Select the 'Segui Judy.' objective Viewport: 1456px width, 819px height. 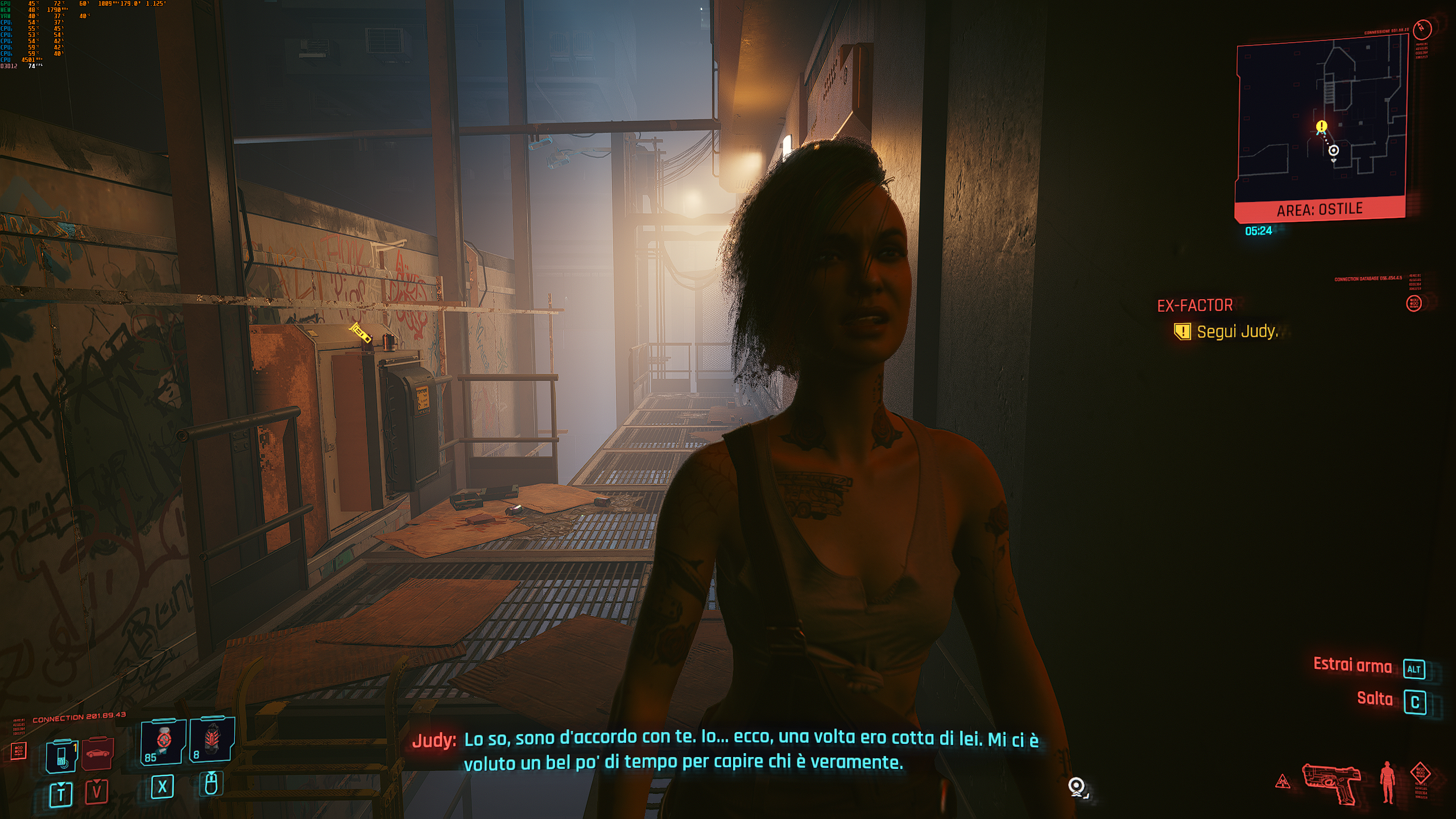(x=1237, y=332)
